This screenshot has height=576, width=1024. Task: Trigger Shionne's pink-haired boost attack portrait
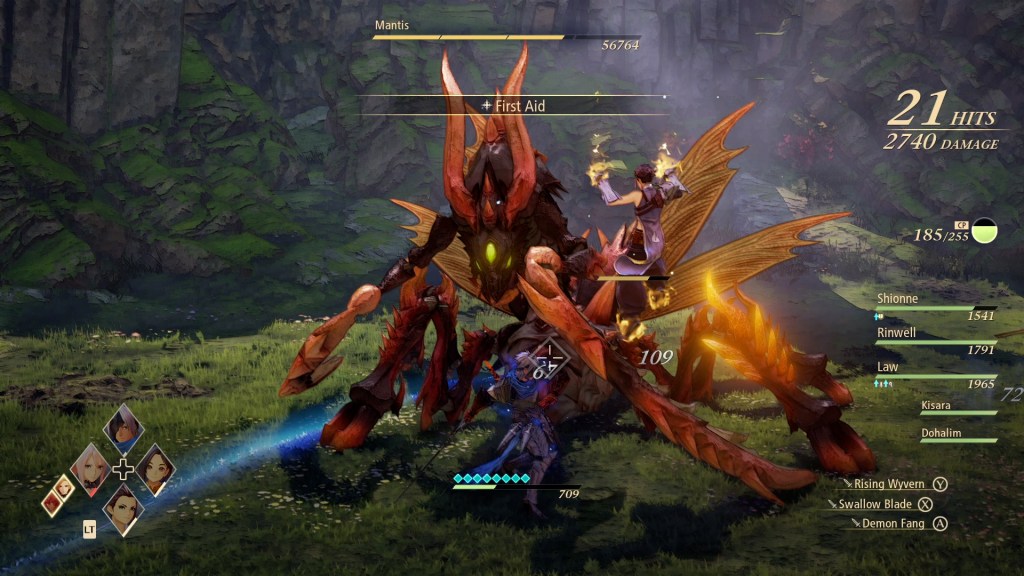[91, 469]
